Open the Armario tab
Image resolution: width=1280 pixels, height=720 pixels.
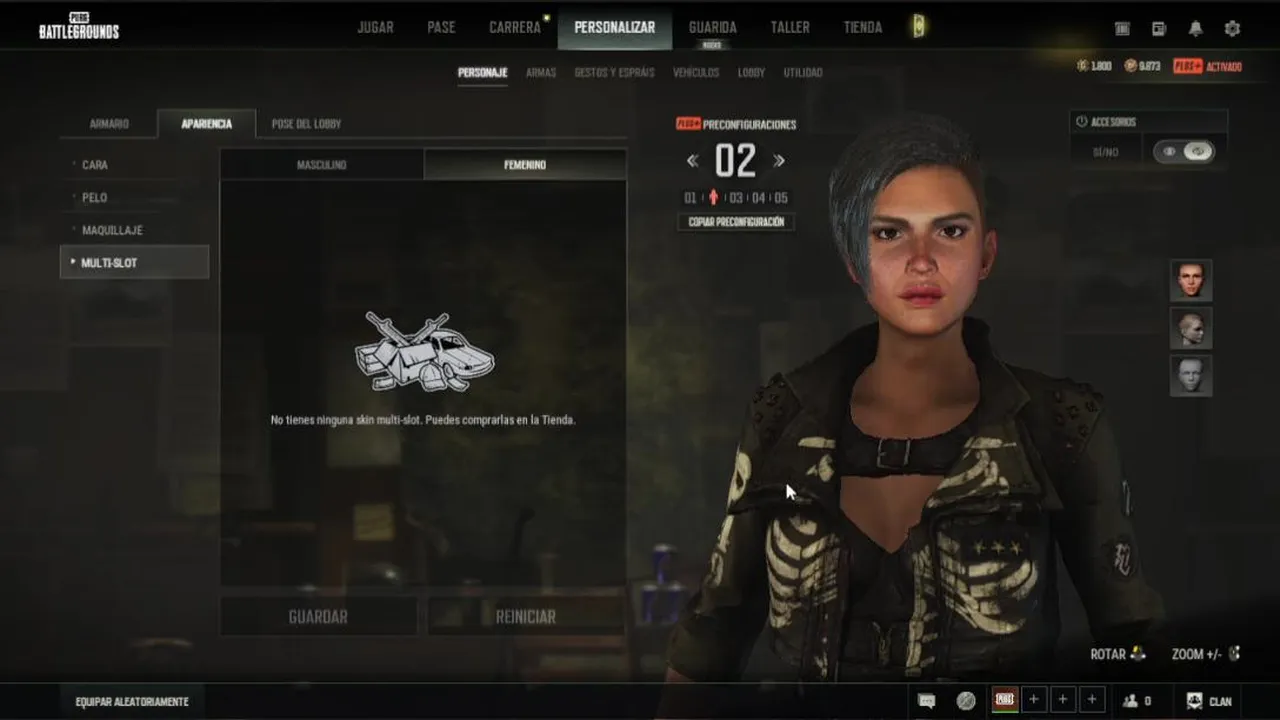coord(109,124)
